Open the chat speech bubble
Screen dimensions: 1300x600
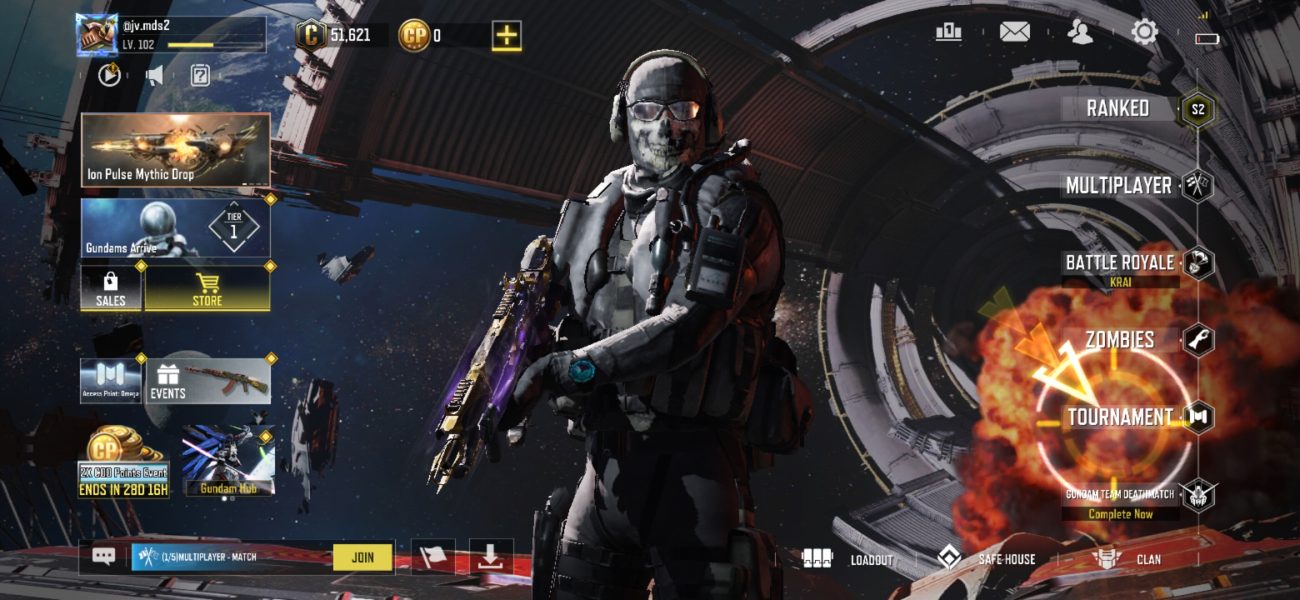point(104,557)
